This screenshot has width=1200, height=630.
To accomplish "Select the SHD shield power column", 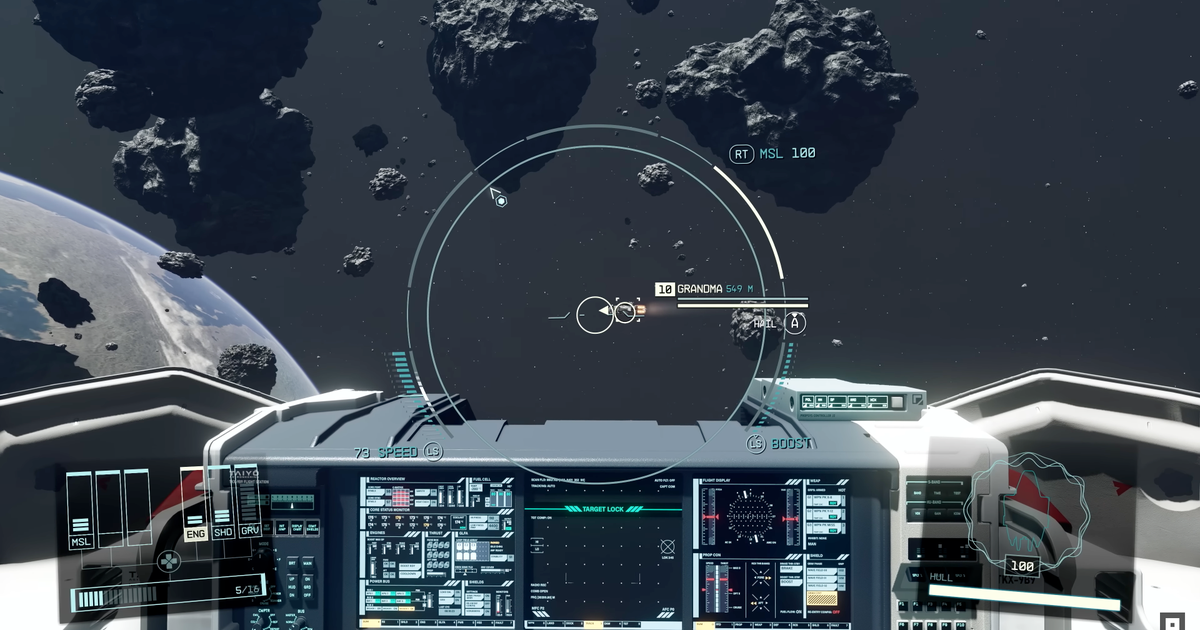I will click(223, 533).
